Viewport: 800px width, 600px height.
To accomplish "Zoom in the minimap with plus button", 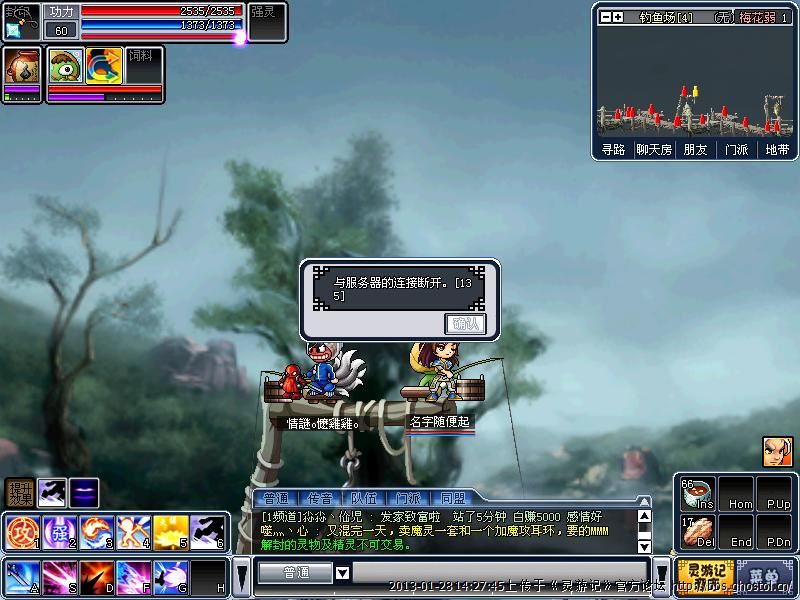I will [x=618, y=17].
